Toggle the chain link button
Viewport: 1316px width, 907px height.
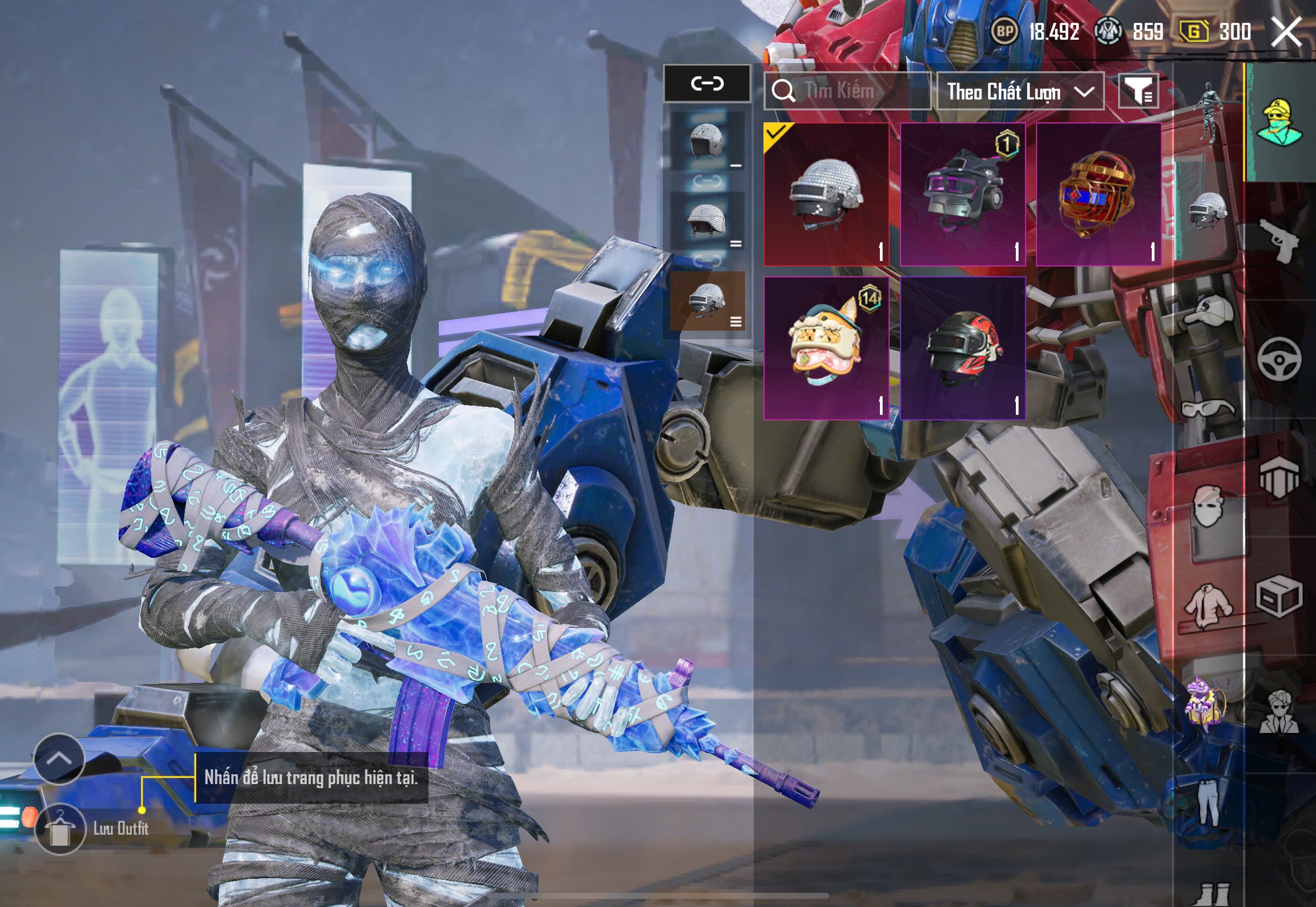[707, 84]
